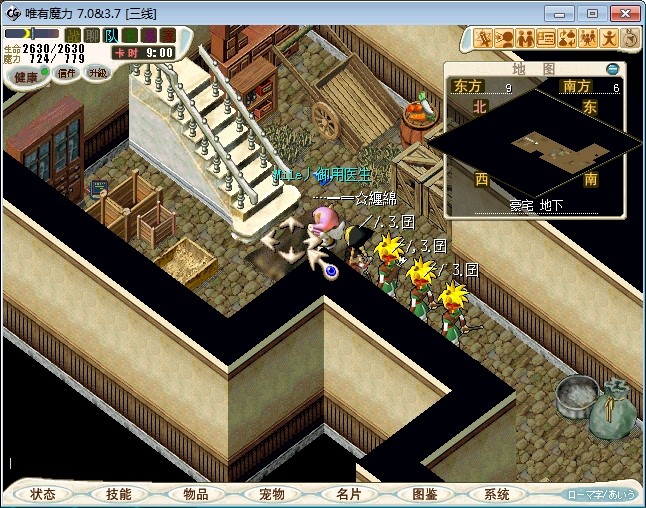This screenshot has height=508, width=646.
Task: Open the 状态 status menu
Action: 42,494
